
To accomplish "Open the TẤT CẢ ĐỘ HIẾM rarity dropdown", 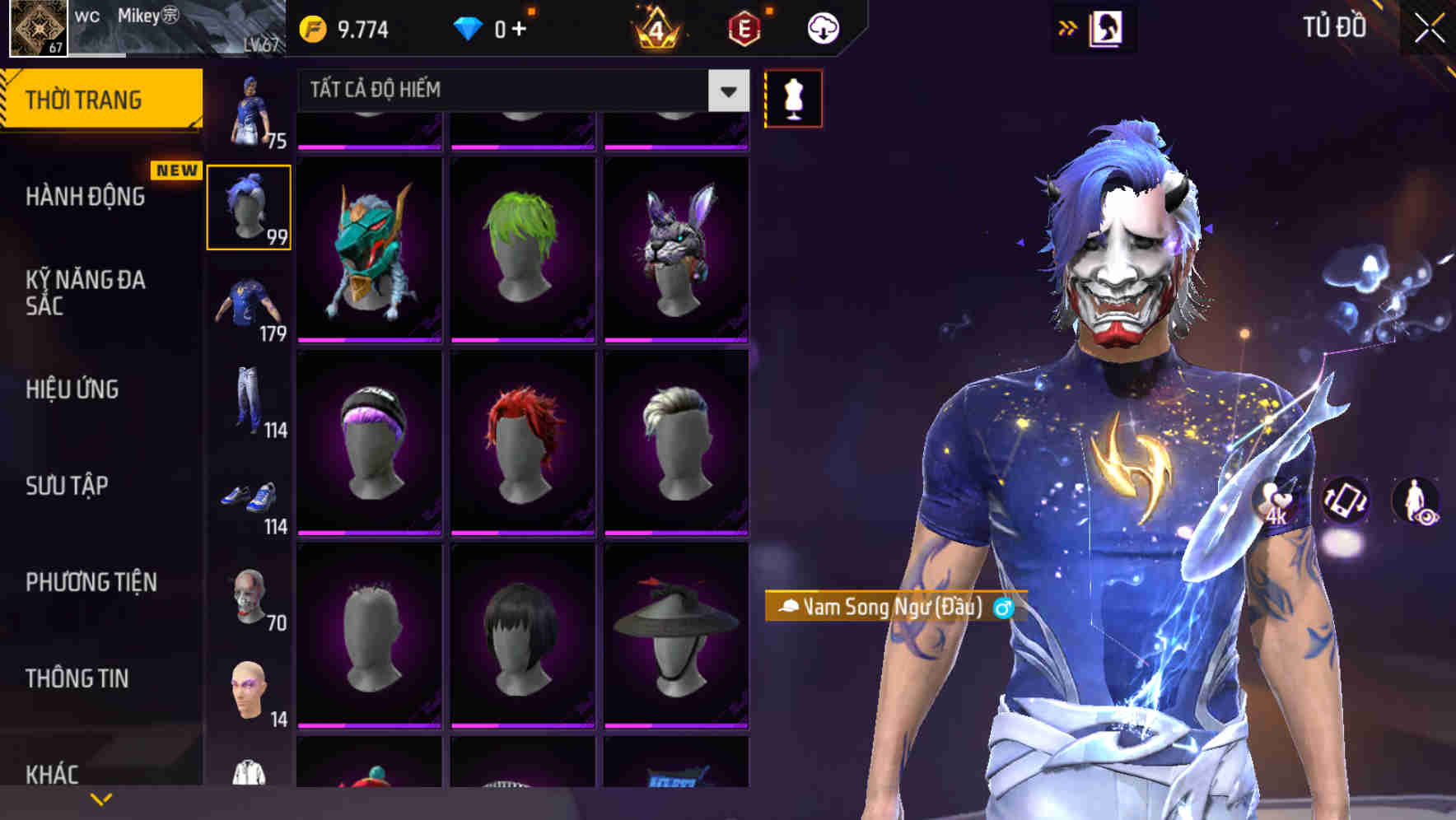I will 511,91.
